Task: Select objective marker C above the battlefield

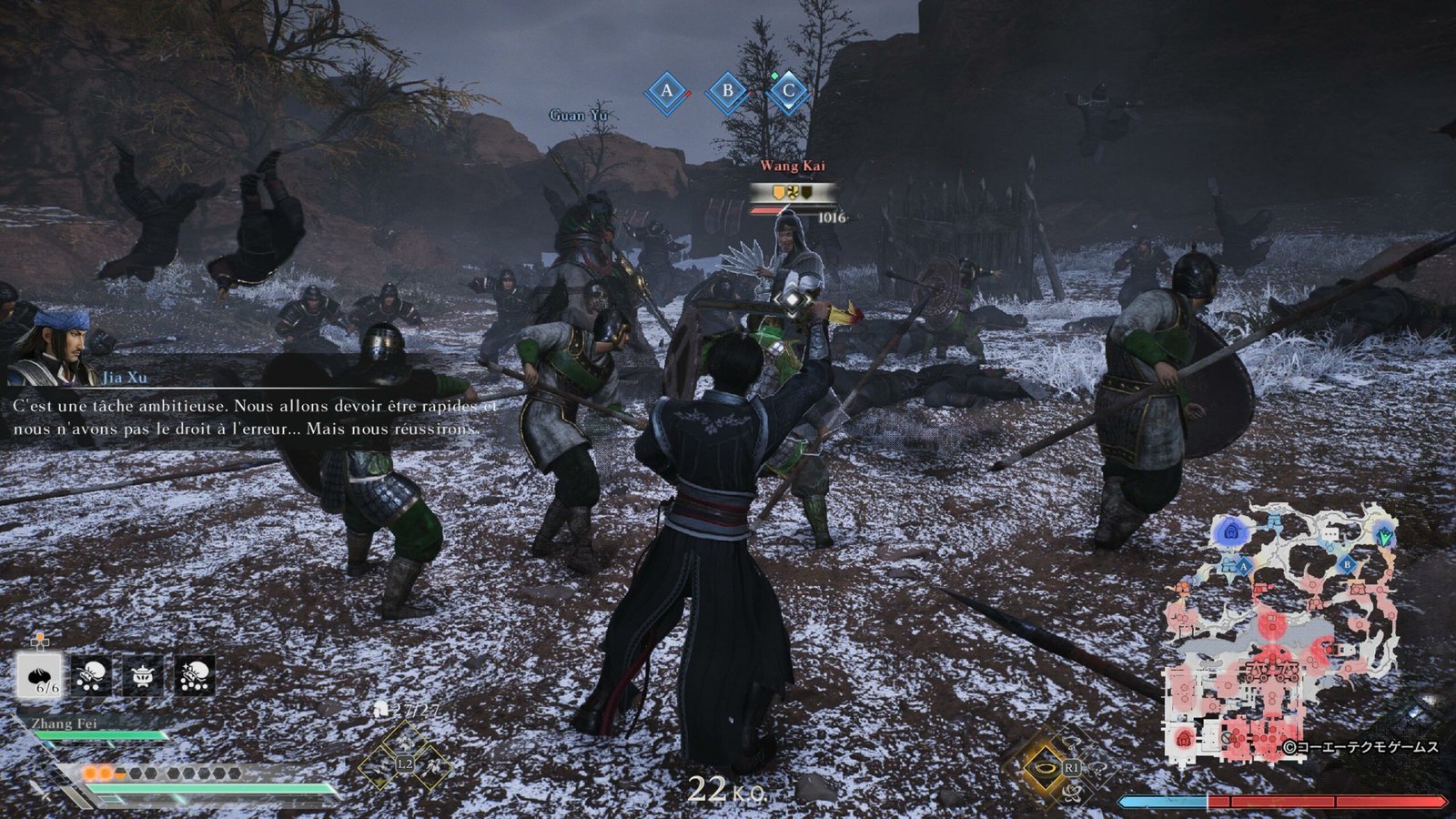Action: coord(788,91)
